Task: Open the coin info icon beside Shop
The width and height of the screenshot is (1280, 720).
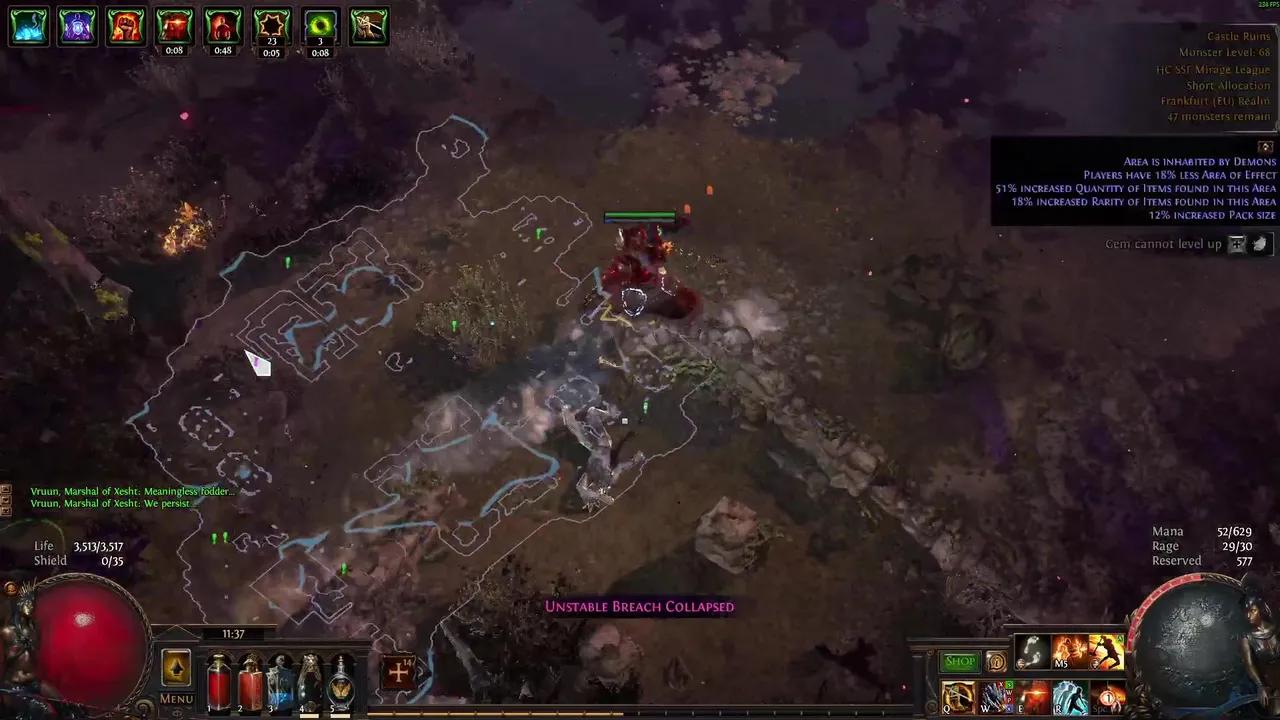Action: coord(996,662)
